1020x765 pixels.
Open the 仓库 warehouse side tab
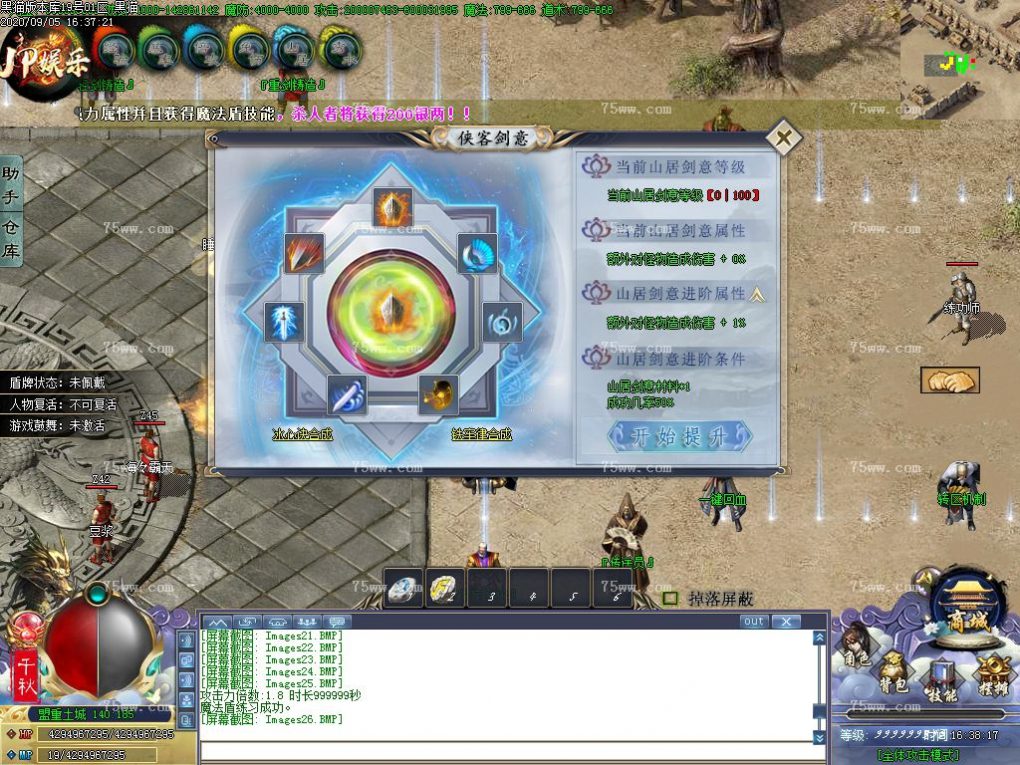11,238
